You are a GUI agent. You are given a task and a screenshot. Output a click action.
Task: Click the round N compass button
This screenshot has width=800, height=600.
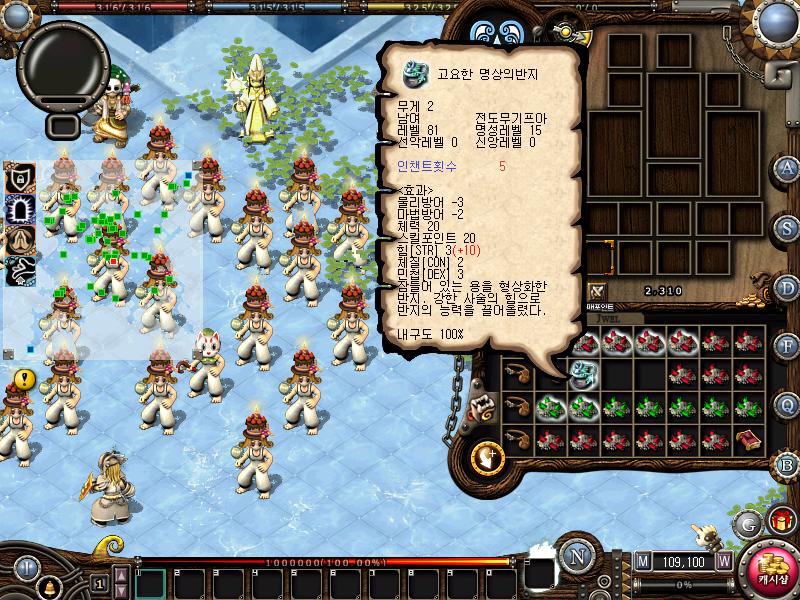point(576,556)
